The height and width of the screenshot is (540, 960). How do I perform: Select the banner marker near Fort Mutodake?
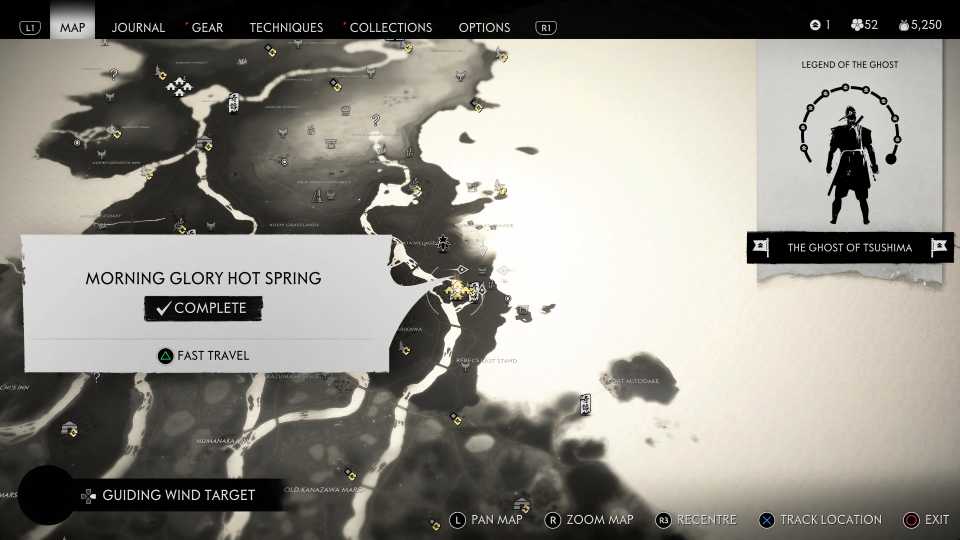coord(586,403)
